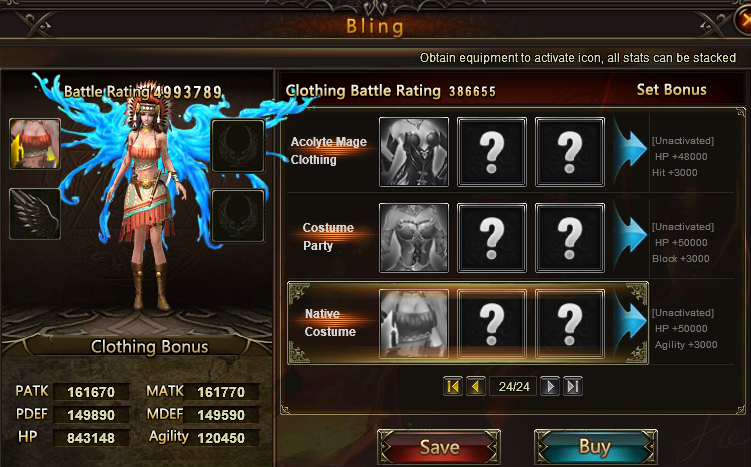Click the Costume Party set bonus arrow
Image resolution: width=751 pixels, height=467 pixels.
[x=630, y=237]
